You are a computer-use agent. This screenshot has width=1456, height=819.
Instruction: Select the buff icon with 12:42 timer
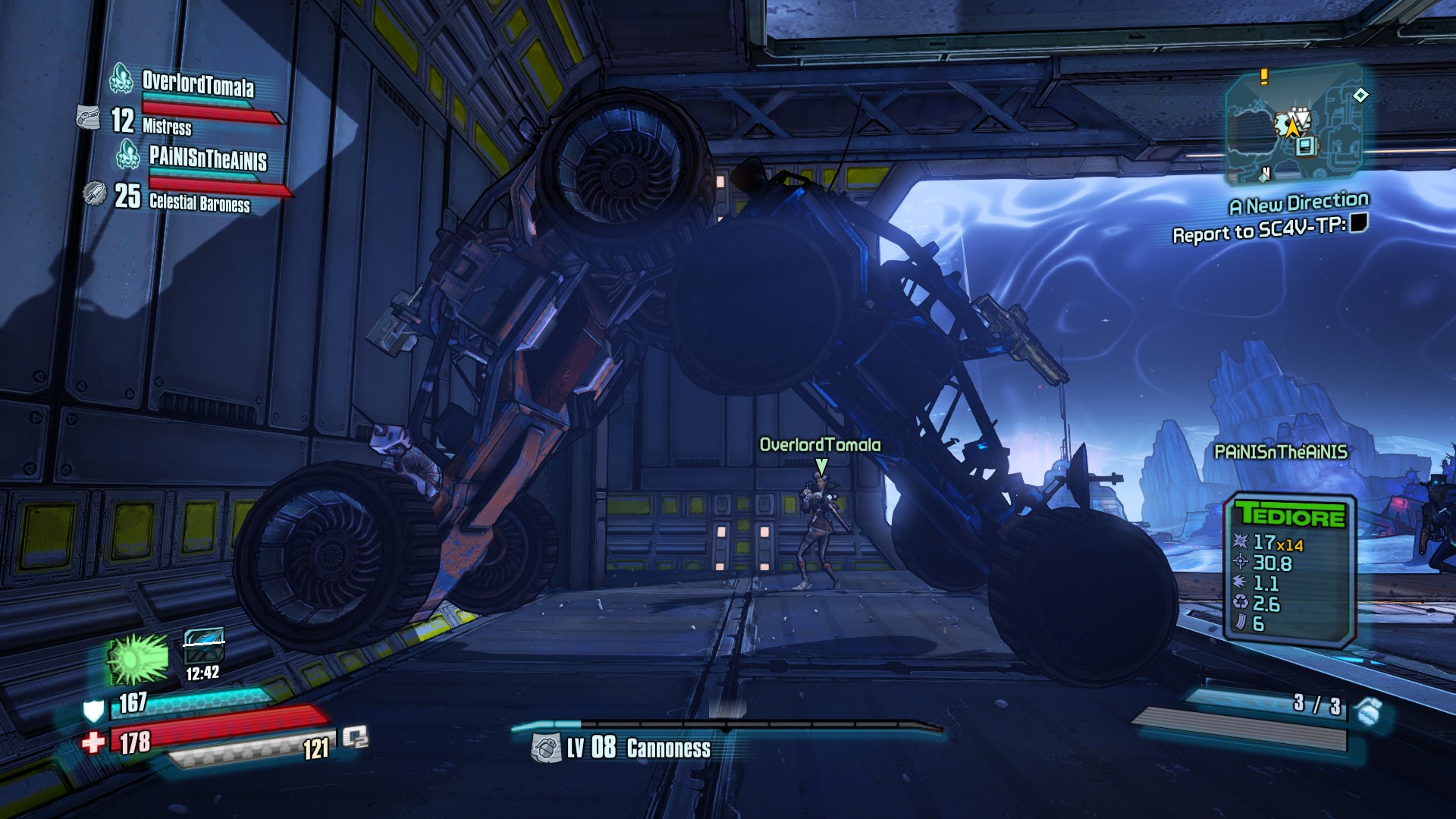coord(204,646)
